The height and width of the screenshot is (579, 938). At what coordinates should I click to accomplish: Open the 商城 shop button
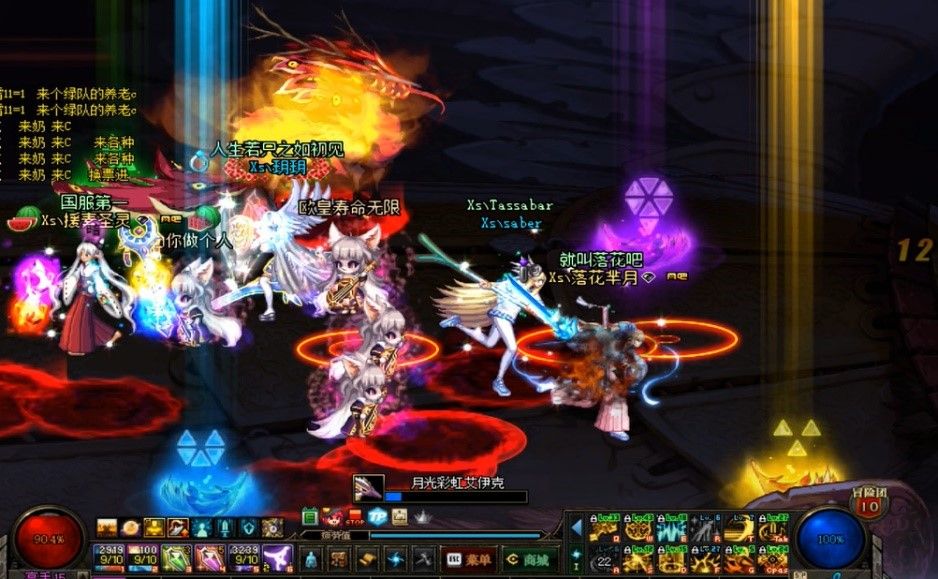point(529,560)
